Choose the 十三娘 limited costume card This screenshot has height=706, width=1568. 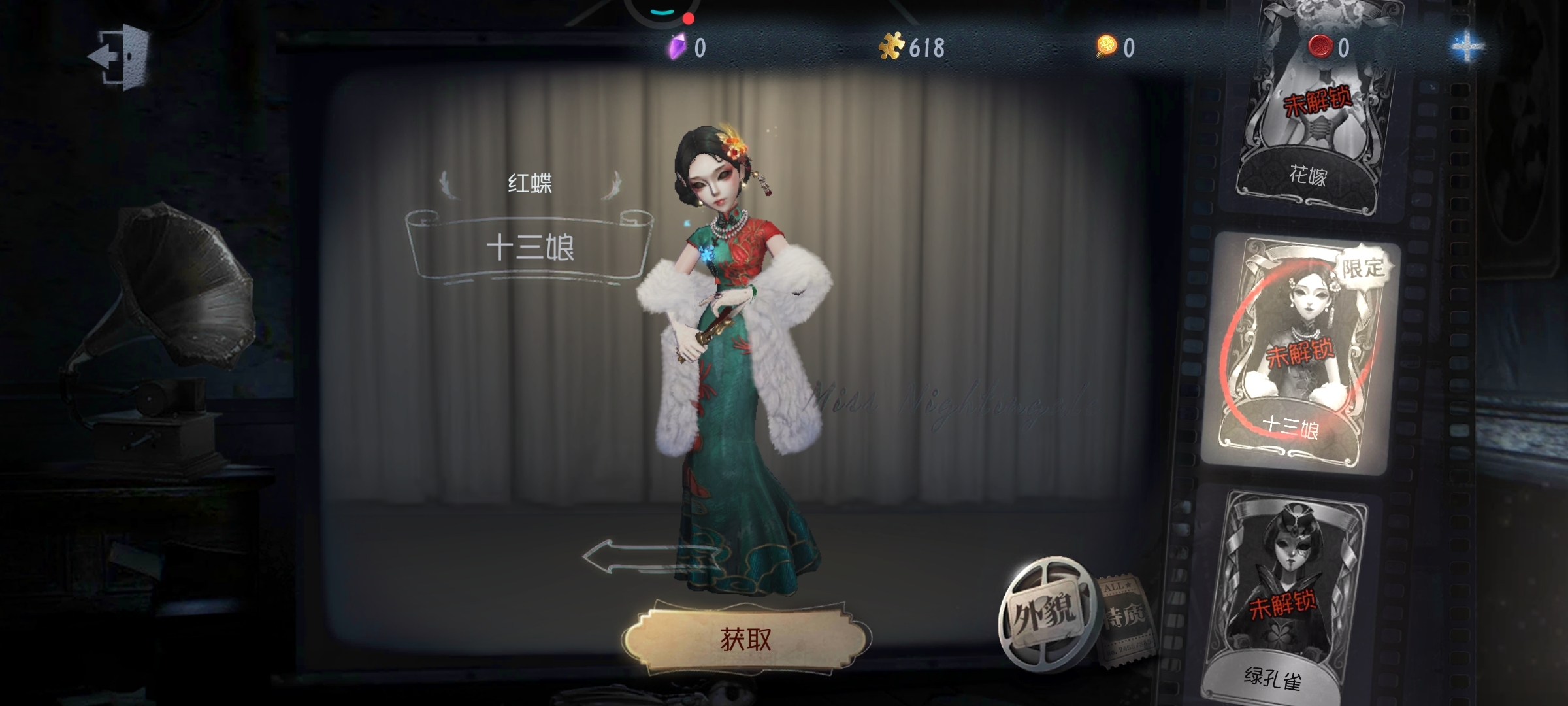tap(1299, 353)
